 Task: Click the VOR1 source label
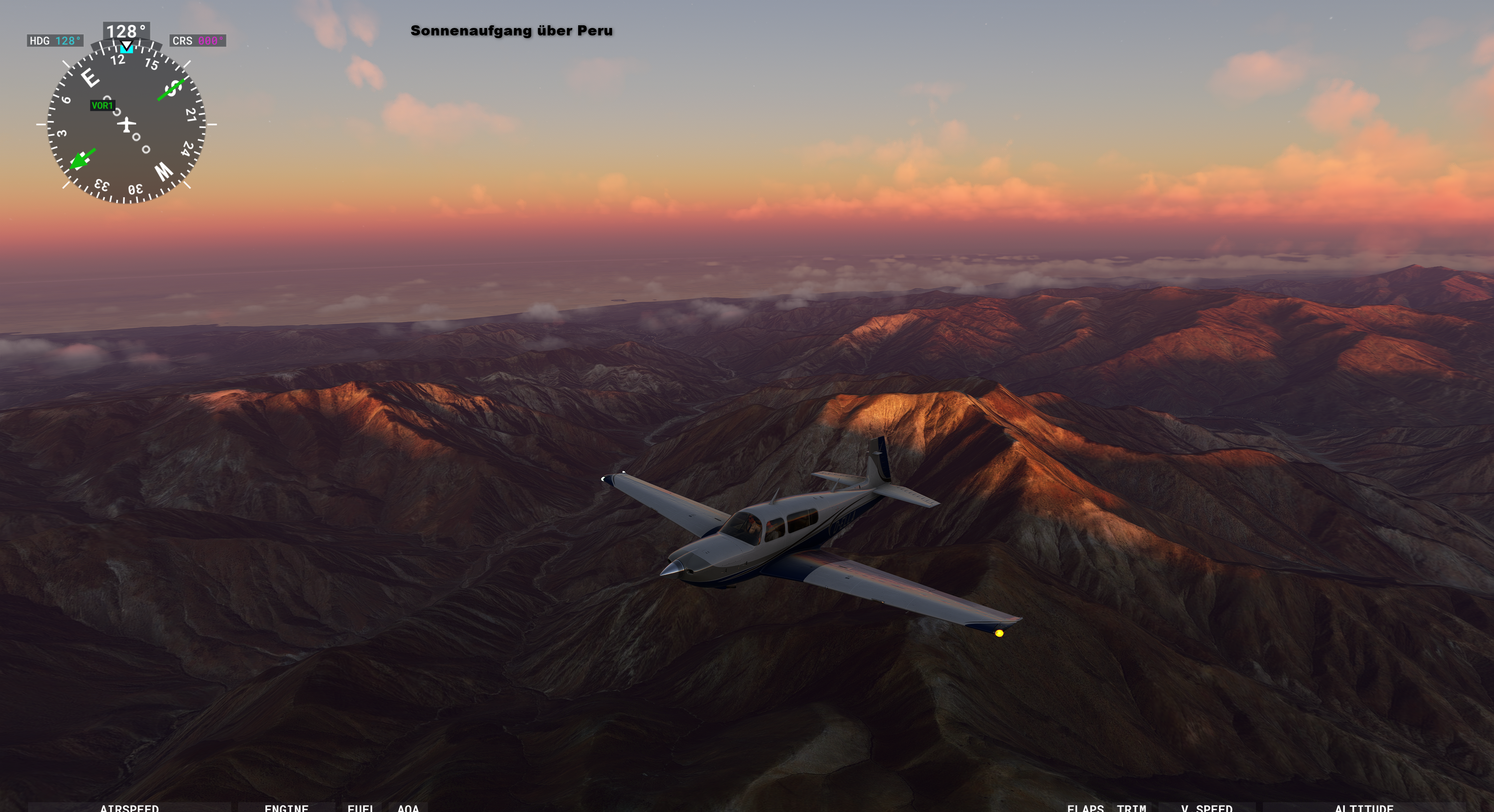[x=102, y=105]
